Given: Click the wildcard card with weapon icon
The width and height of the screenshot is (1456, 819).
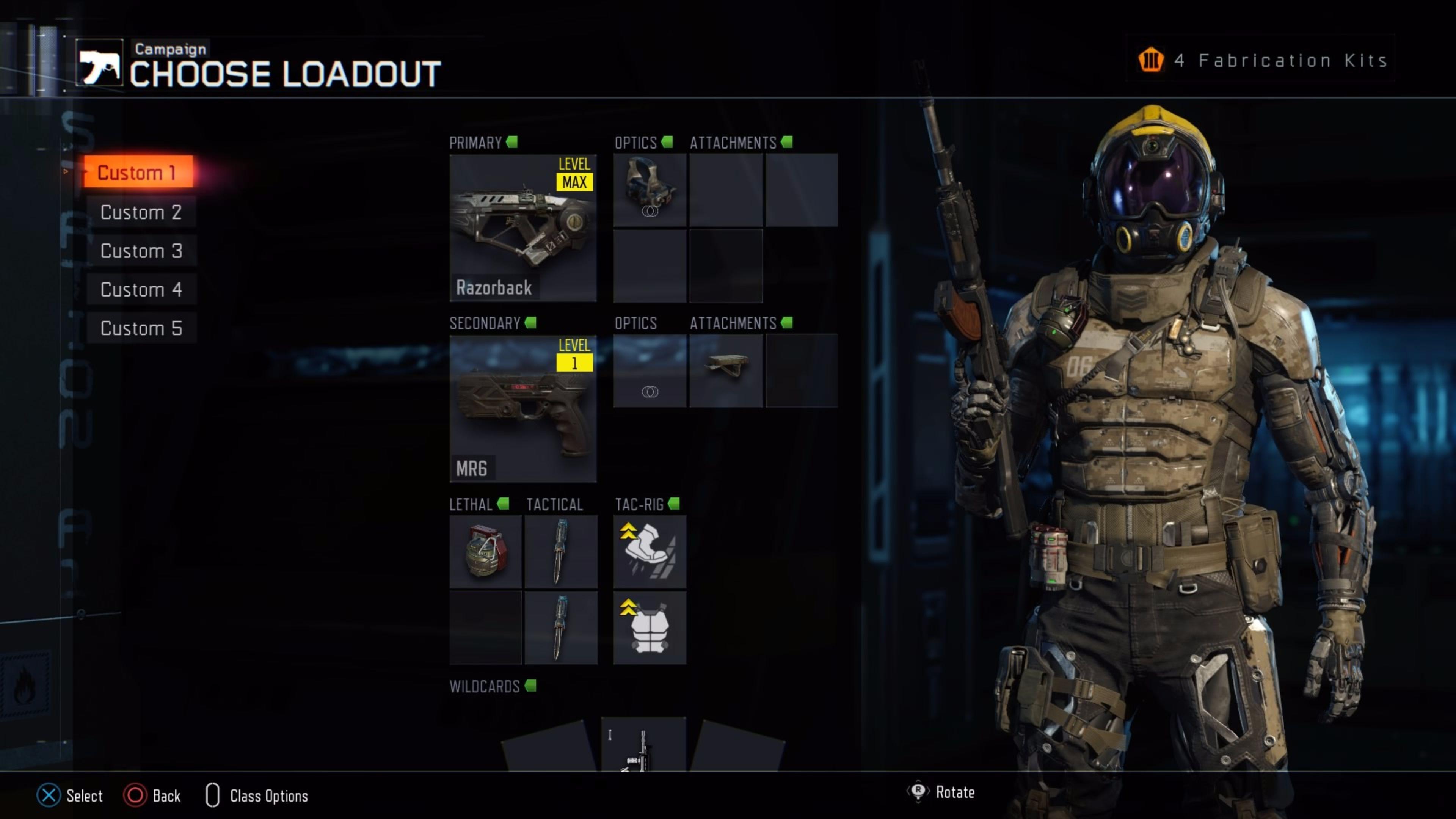Looking at the screenshot, I should (643, 744).
